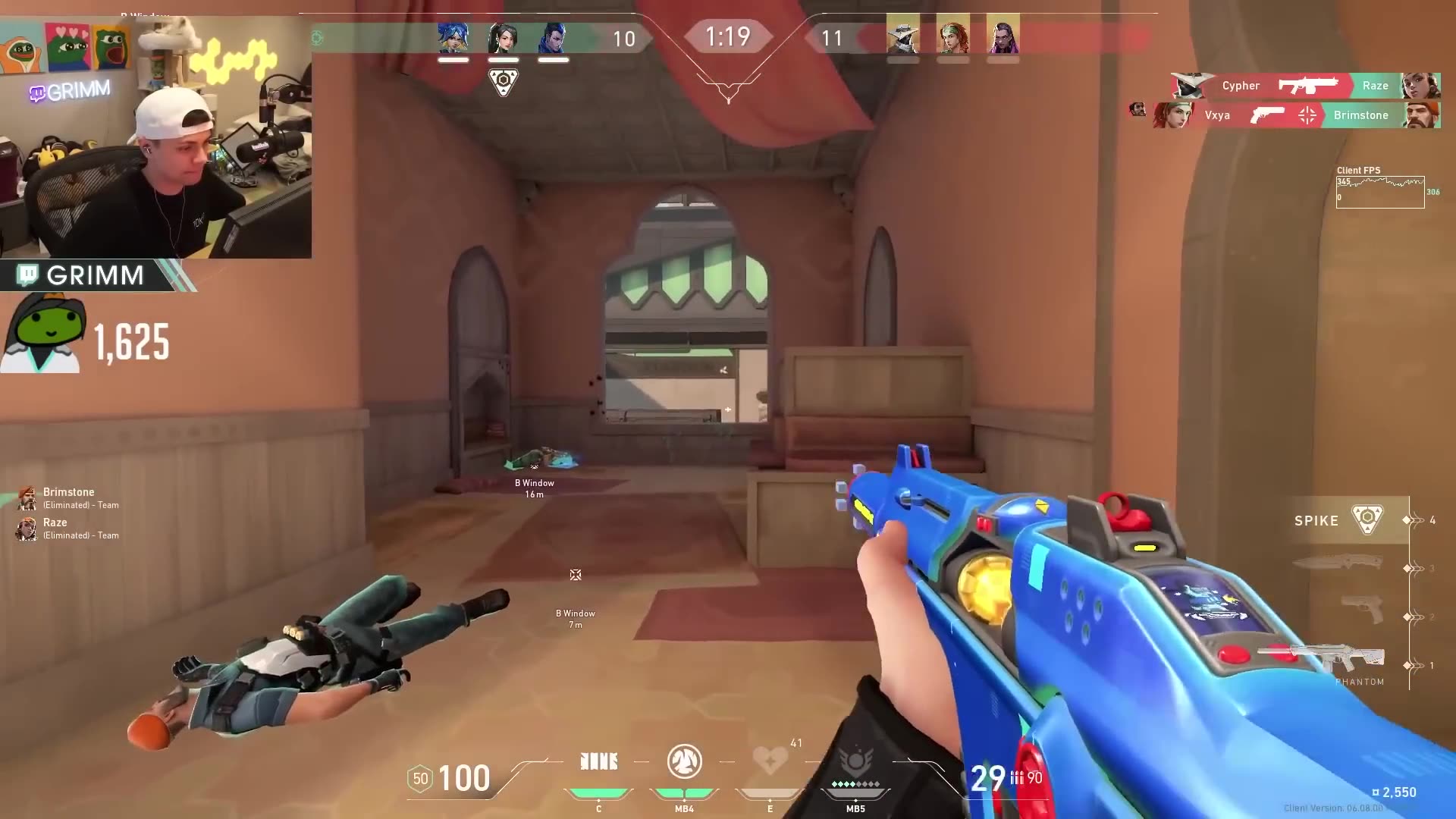
Task: Expand the Cypher versus Raze kill feed entry
Action: [1303, 86]
